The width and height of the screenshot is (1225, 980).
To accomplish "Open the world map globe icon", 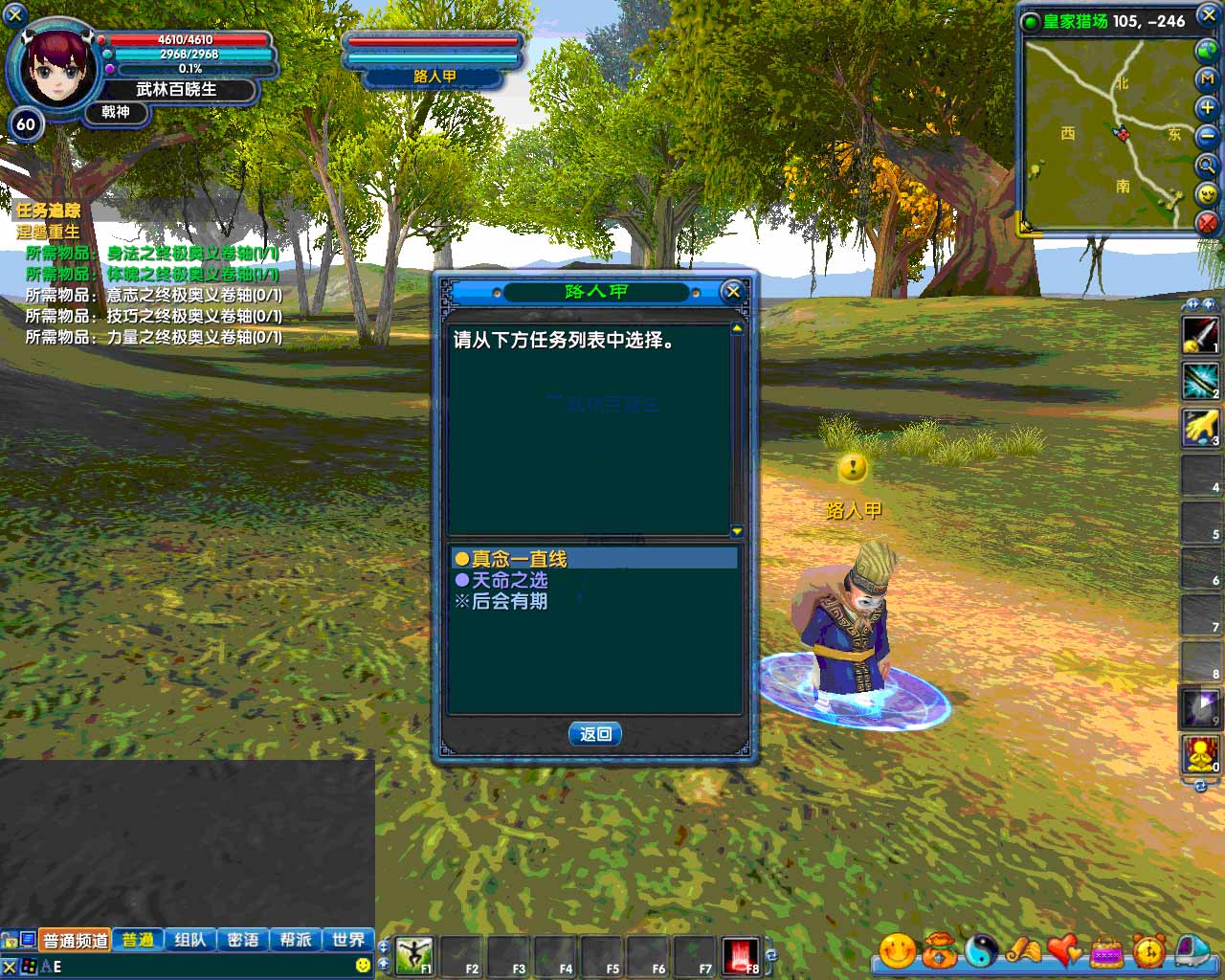I will 1207,51.
